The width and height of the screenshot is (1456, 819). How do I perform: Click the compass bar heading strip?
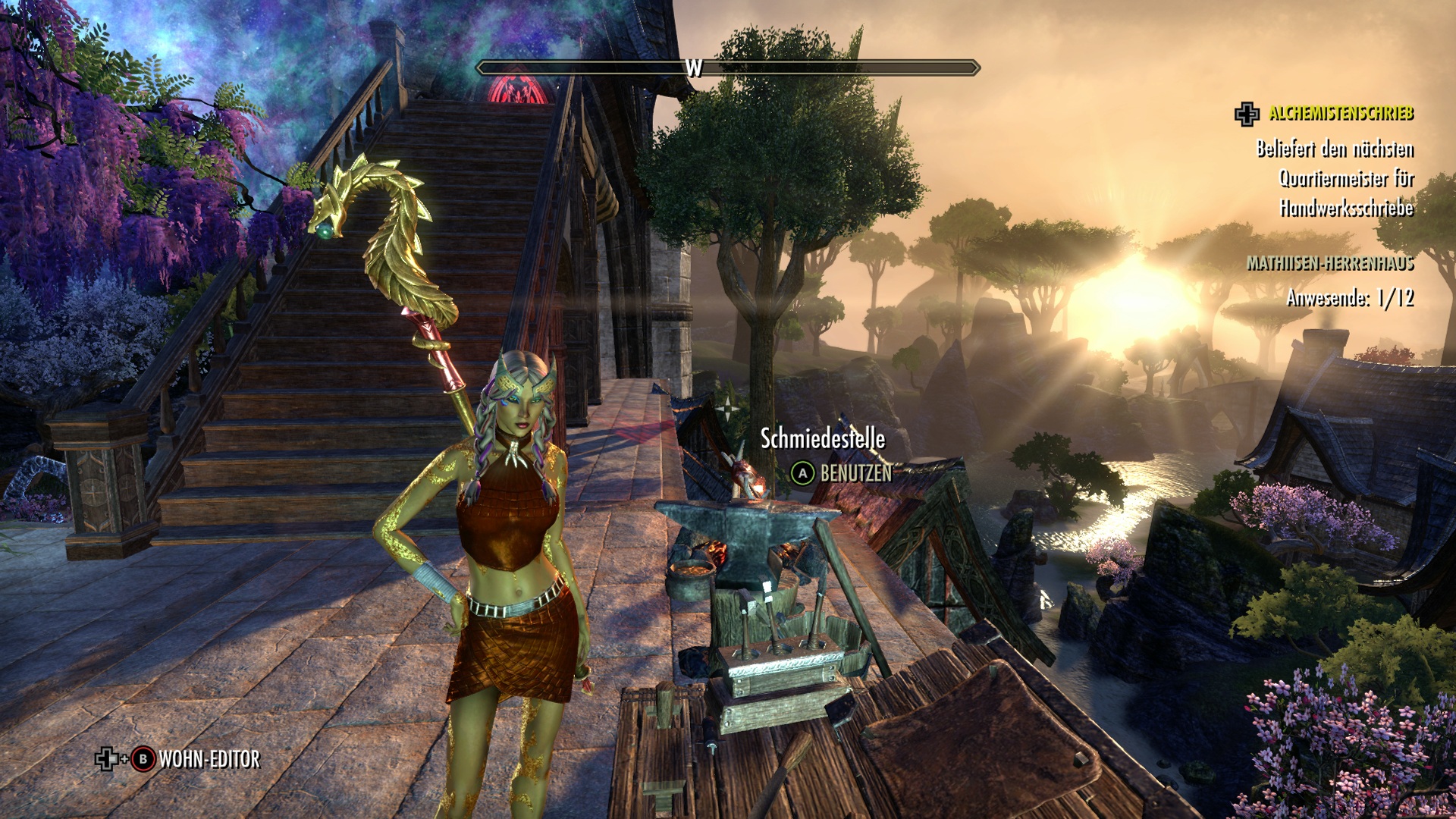coord(728,68)
